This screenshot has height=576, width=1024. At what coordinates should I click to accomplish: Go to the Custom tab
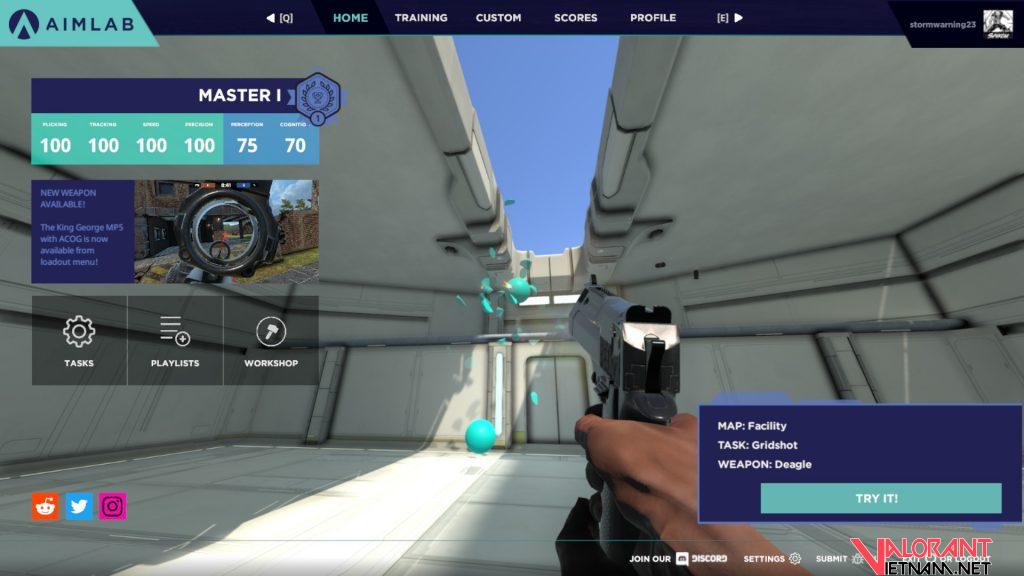[x=498, y=18]
